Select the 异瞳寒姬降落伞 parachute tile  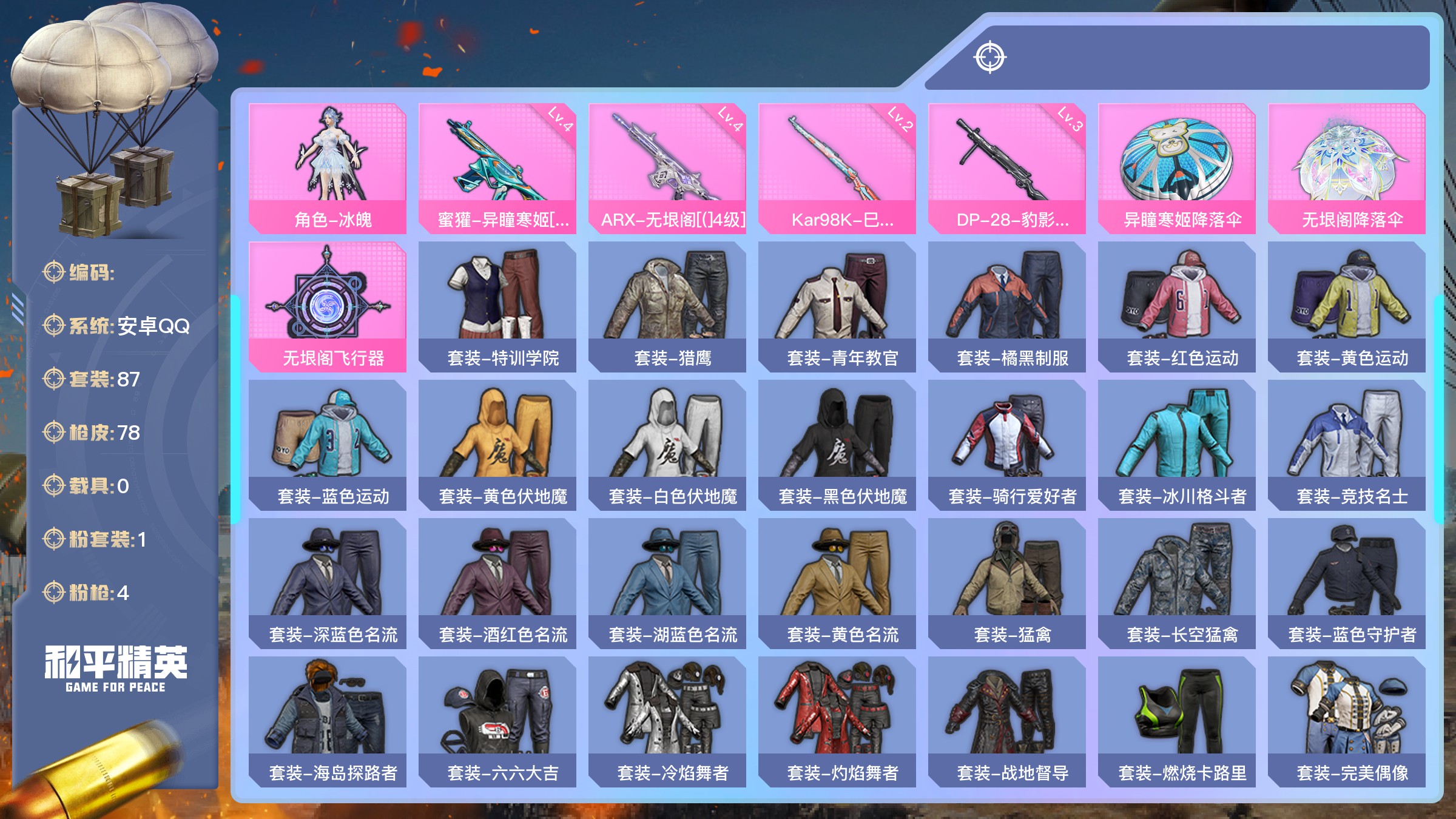click(x=1177, y=168)
